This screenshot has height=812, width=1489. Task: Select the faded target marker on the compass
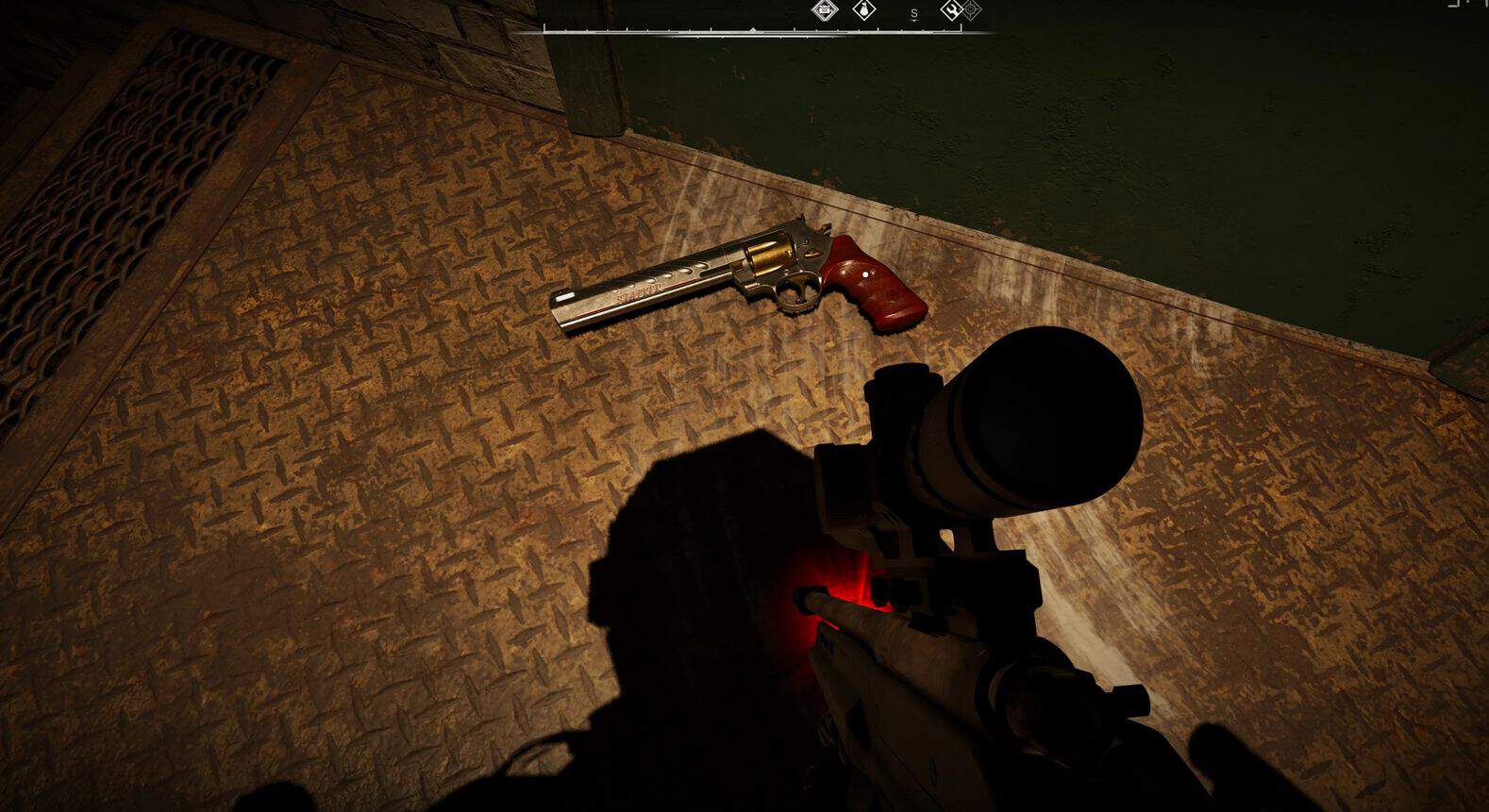tap(971, 10)
